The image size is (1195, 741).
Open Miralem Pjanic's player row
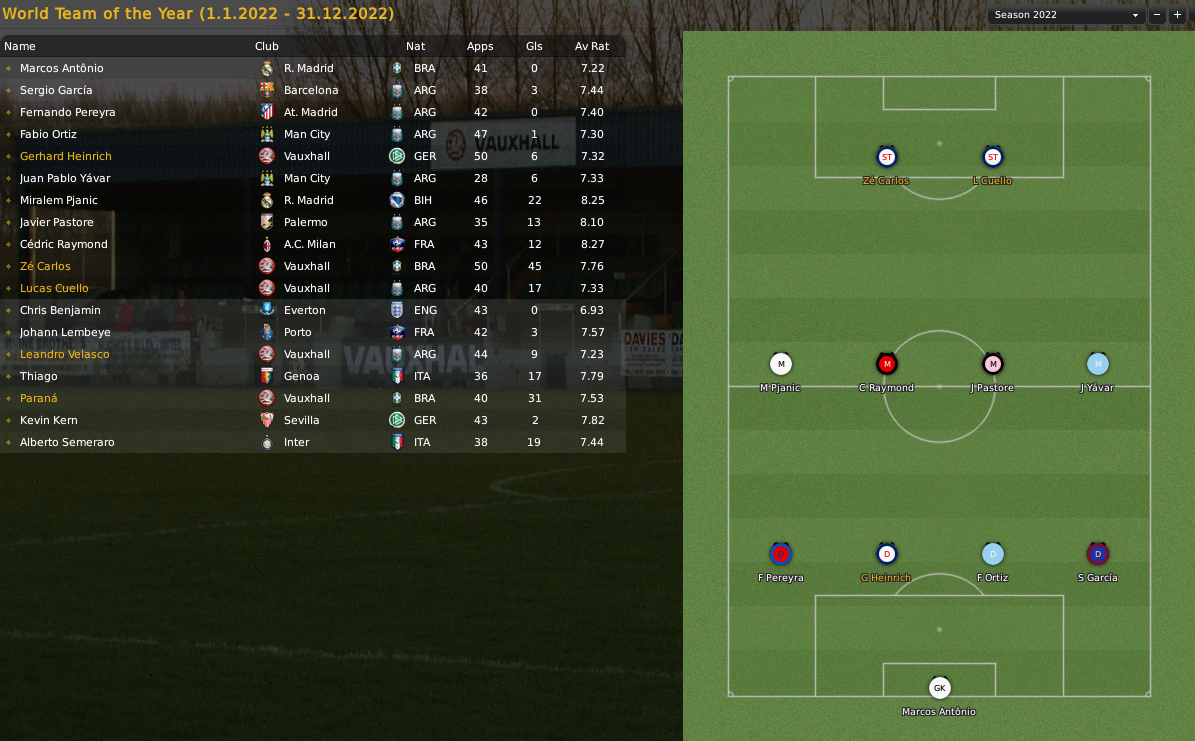click(59, 200)
